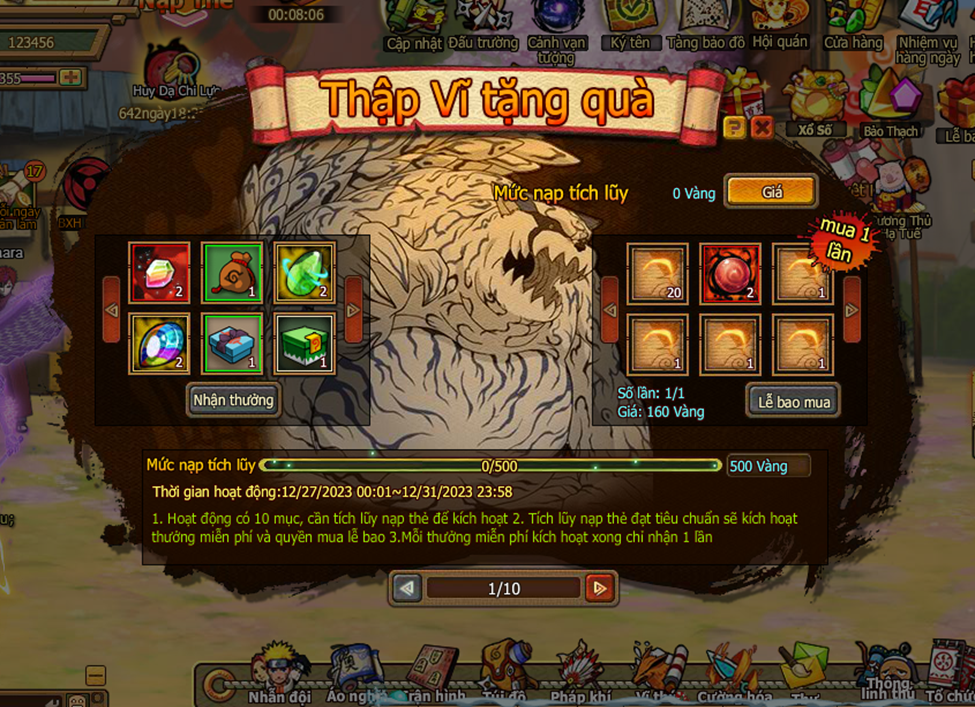Viewport: 975px width, 707px height.
Task: Open the yellow question mark help
Action: pos(735,127)
